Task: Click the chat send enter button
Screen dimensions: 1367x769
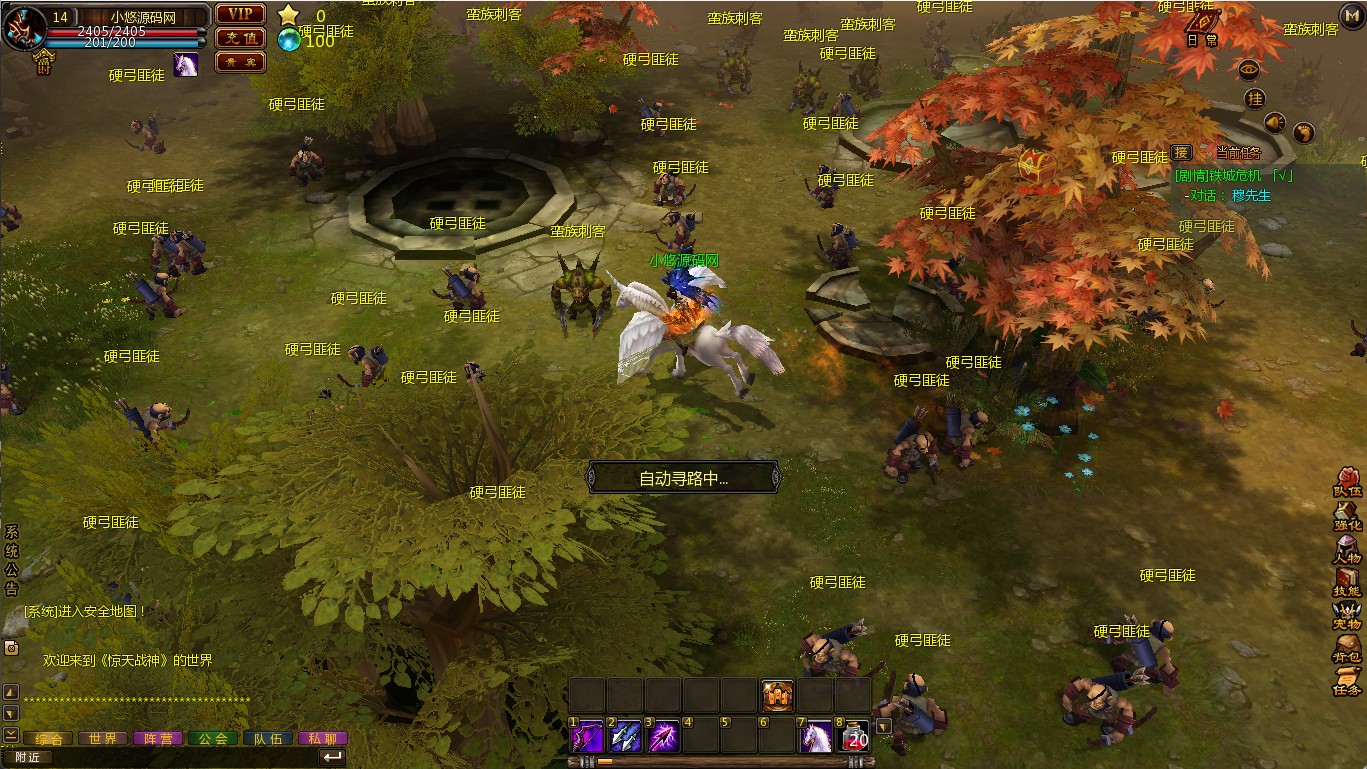Action: [x=332, y=757]
